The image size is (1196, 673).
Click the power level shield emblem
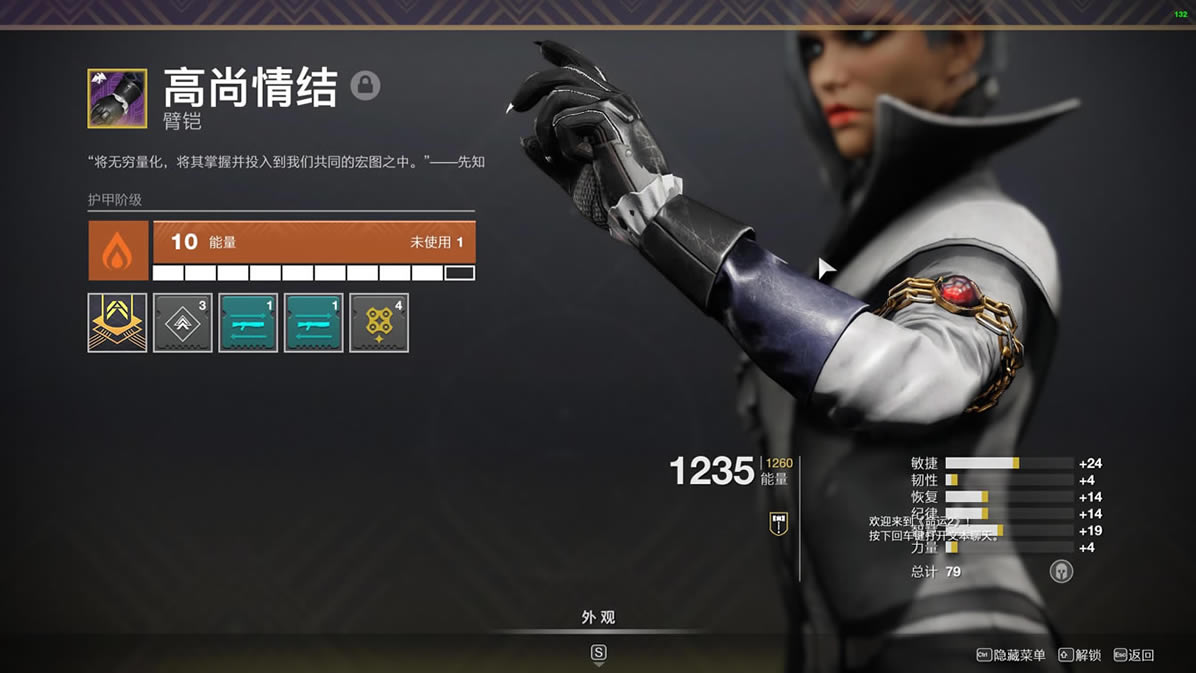coord(778,523)
